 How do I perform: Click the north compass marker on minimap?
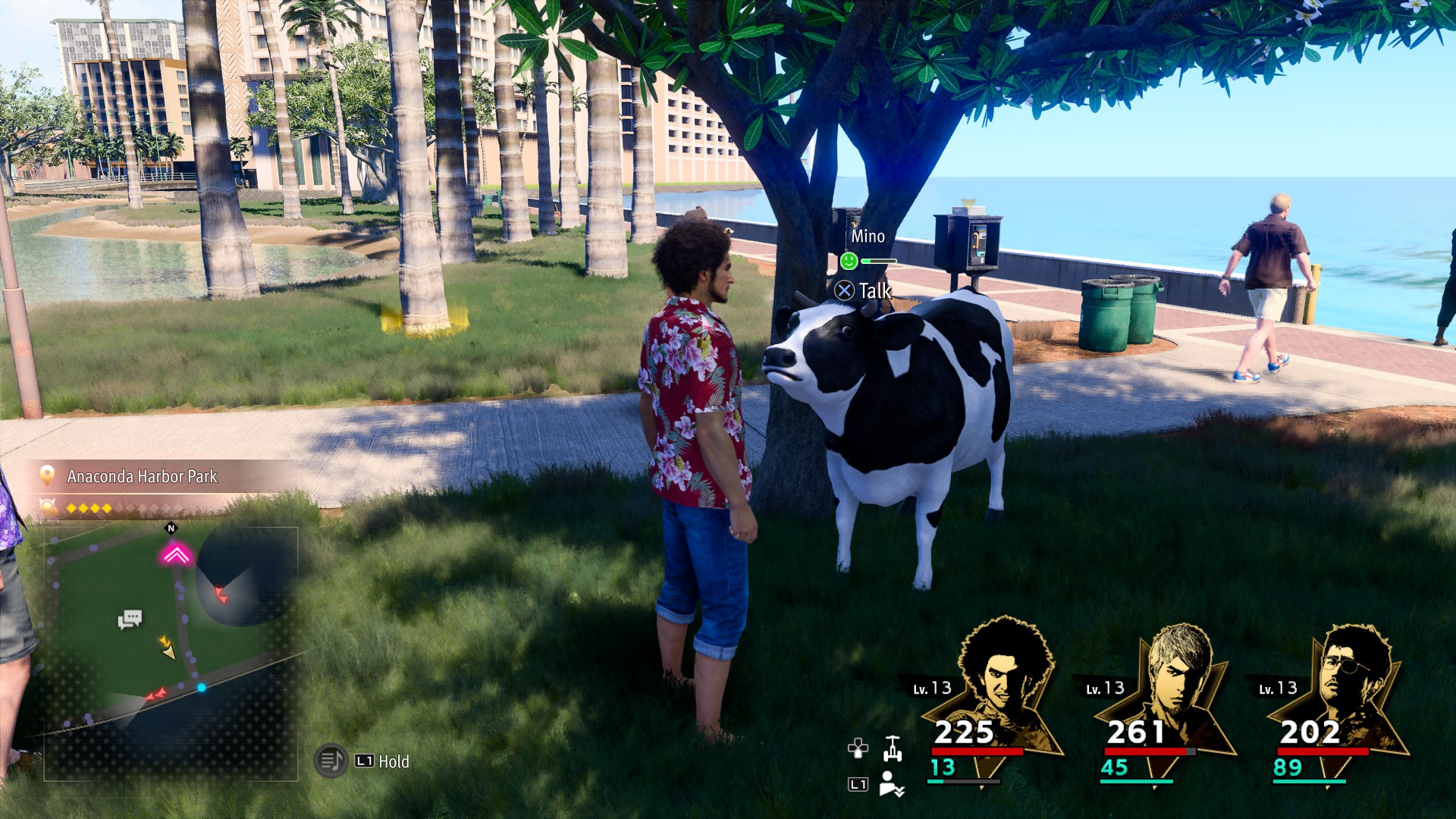pos(171,529)
